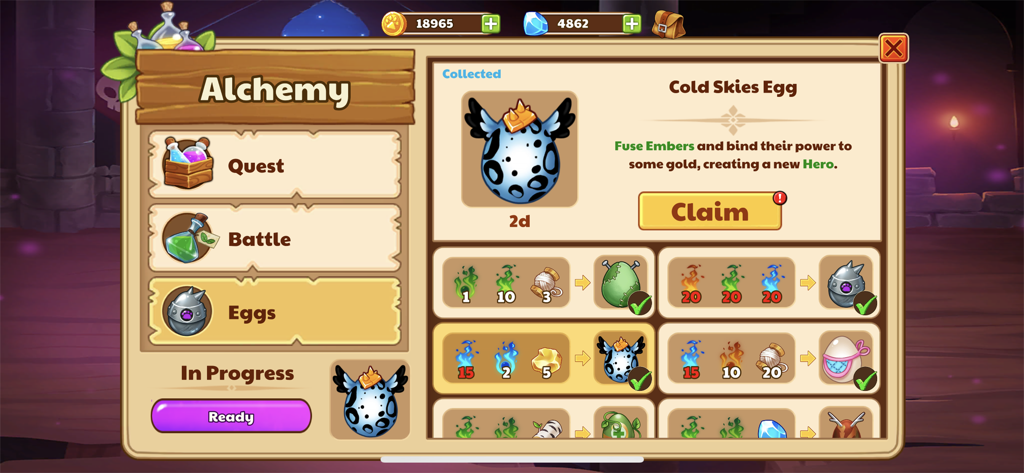The image size is (1024, 473).
Task: Click the in-progress egg thumbnail
Action: (x=369, y=400)
